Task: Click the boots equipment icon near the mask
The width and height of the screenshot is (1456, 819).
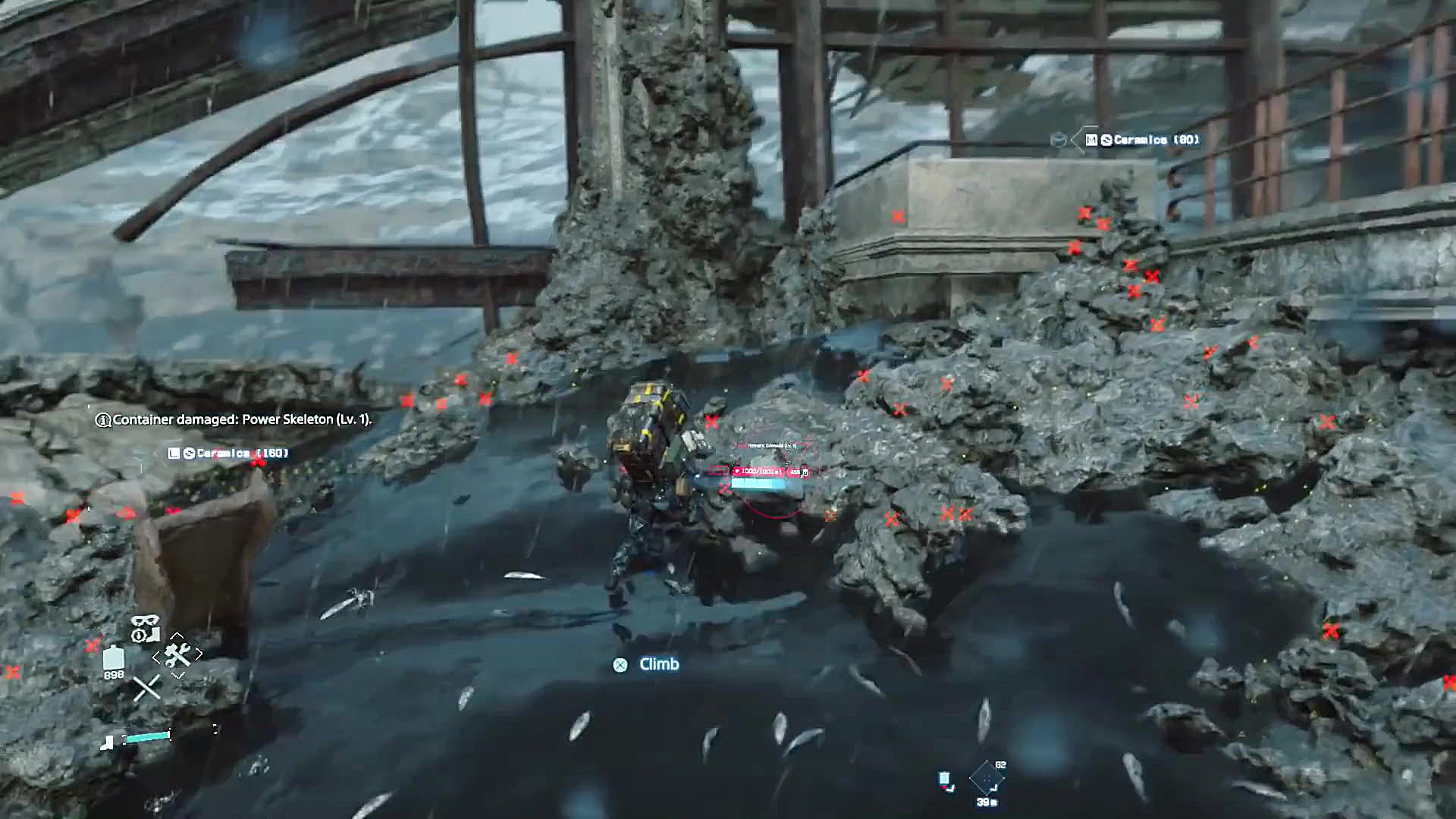Action: (x=152, y=635)
